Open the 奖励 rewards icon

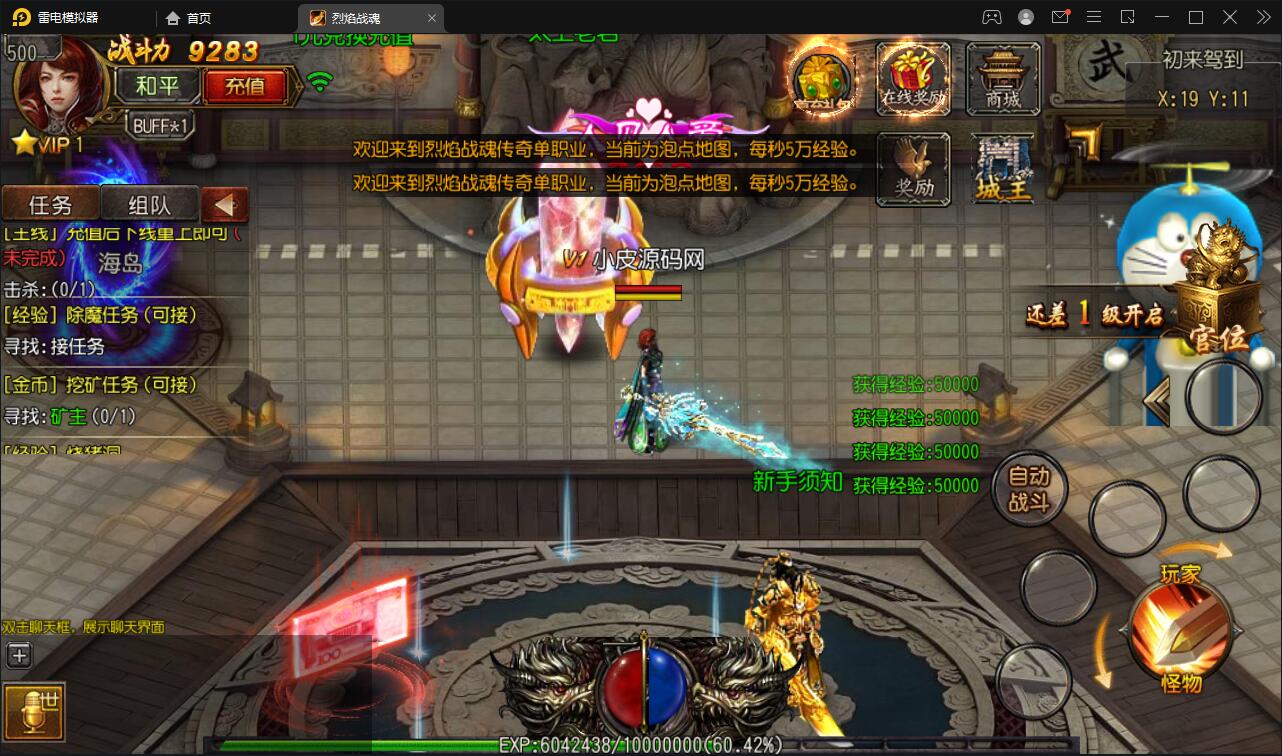[913, 168]
